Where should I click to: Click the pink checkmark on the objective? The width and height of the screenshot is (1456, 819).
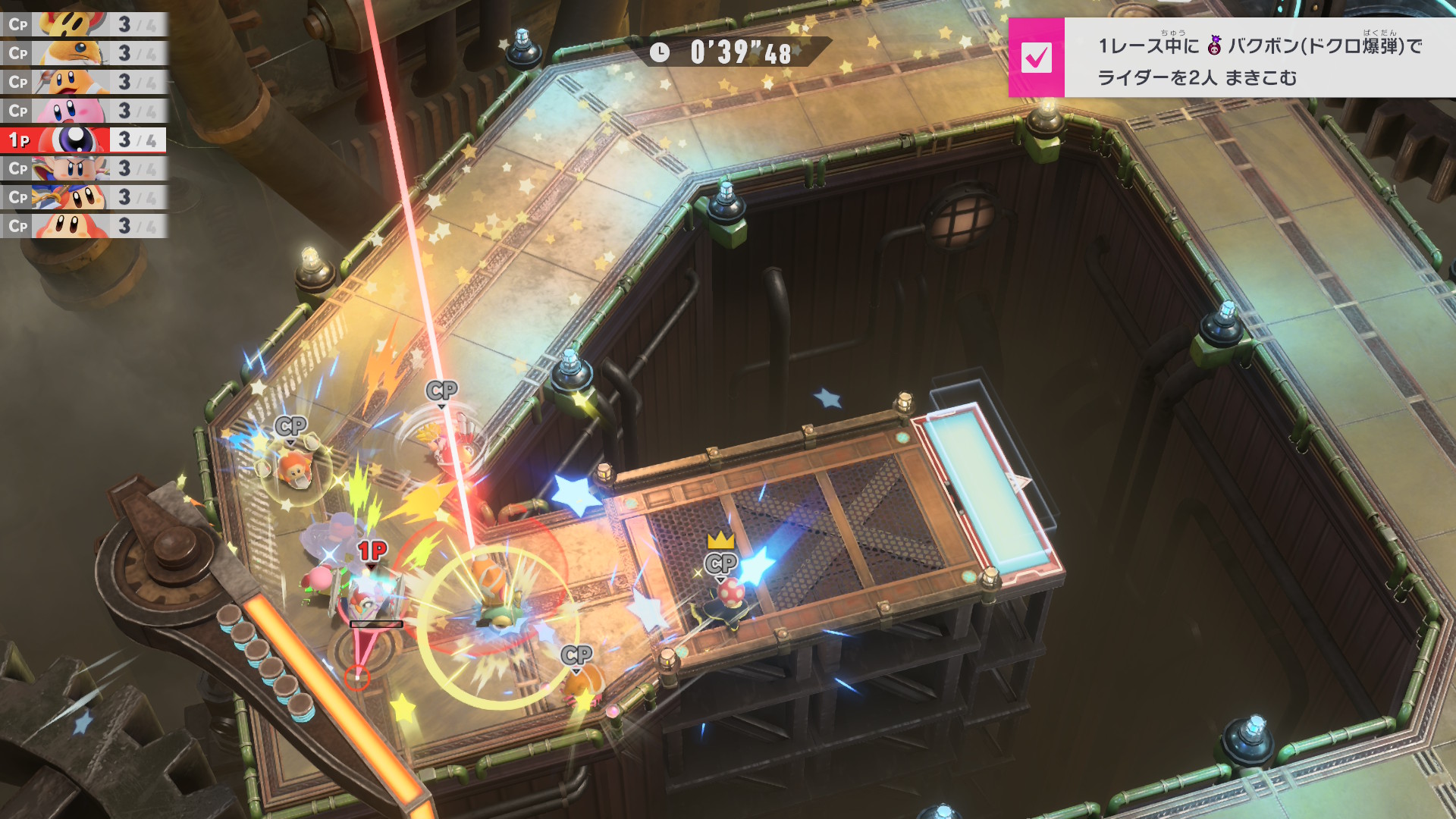(1036, 58)
